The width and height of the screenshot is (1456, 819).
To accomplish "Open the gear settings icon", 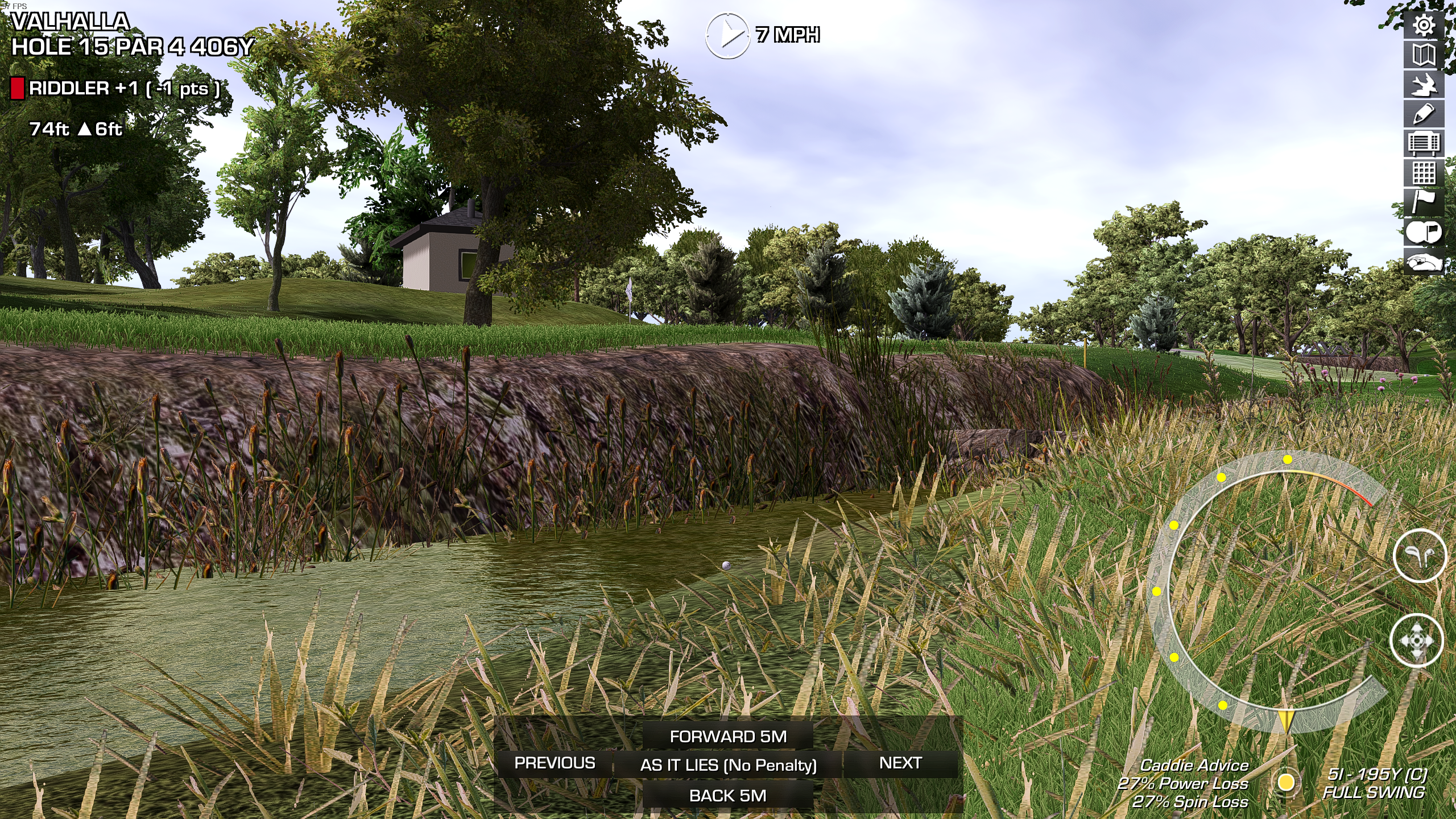I will 1424,26.
